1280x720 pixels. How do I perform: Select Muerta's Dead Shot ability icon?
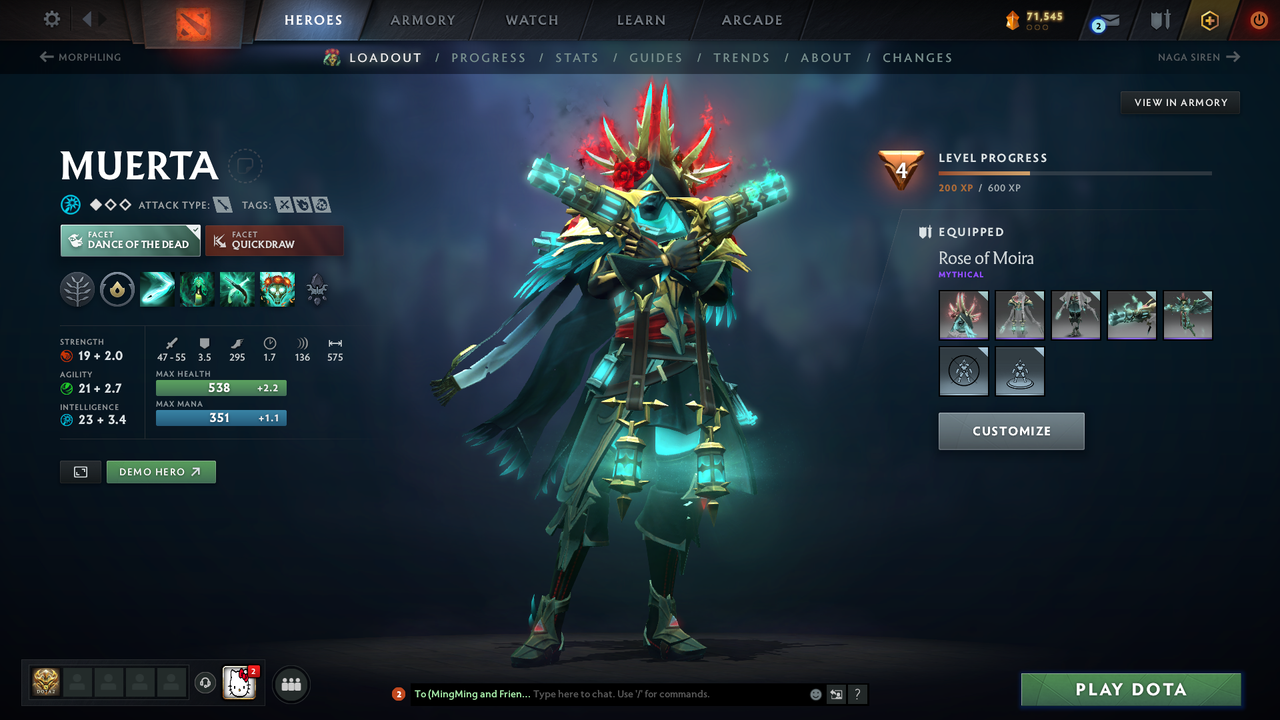point(157,289)
